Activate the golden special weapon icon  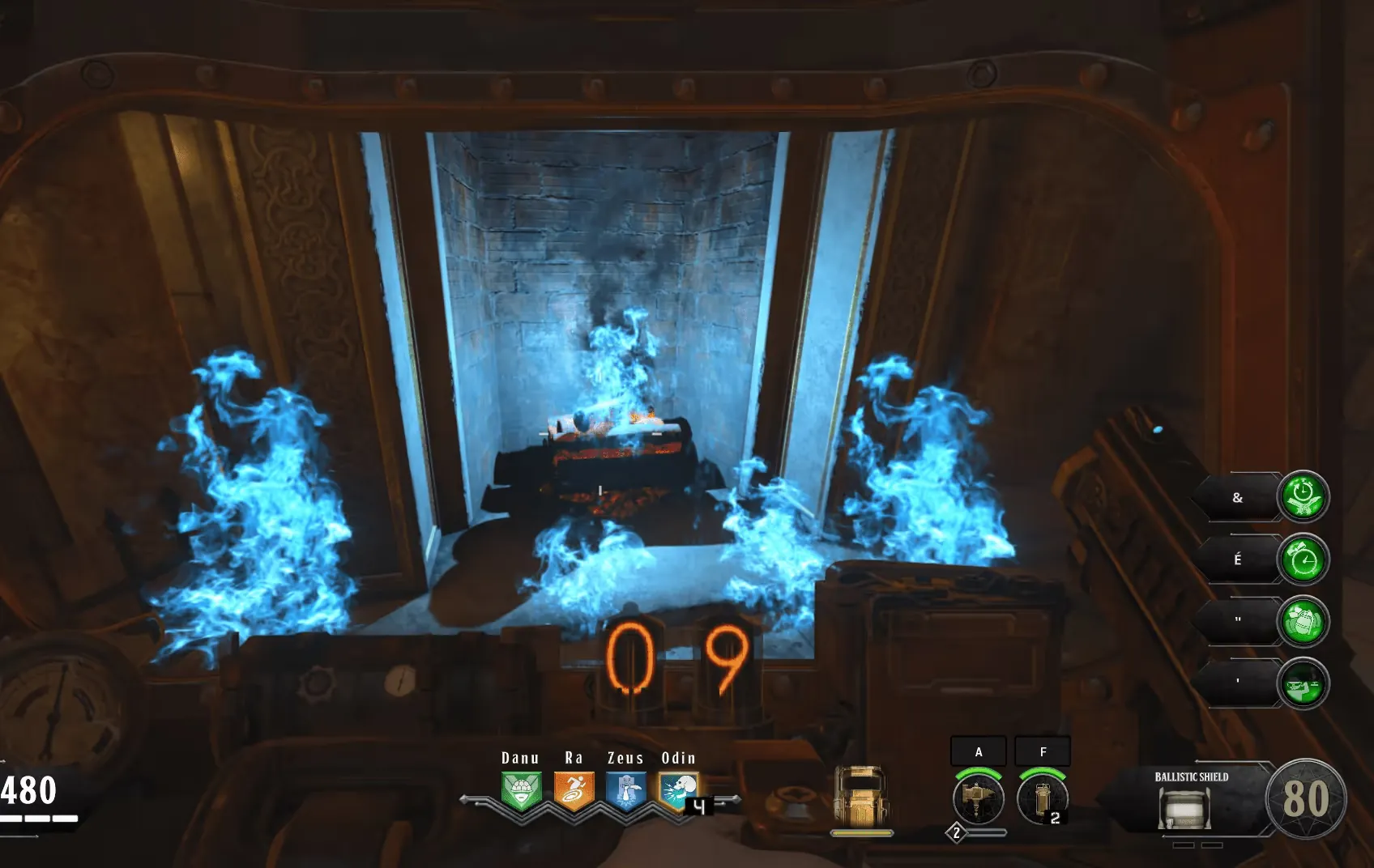[x=861, y=797]
